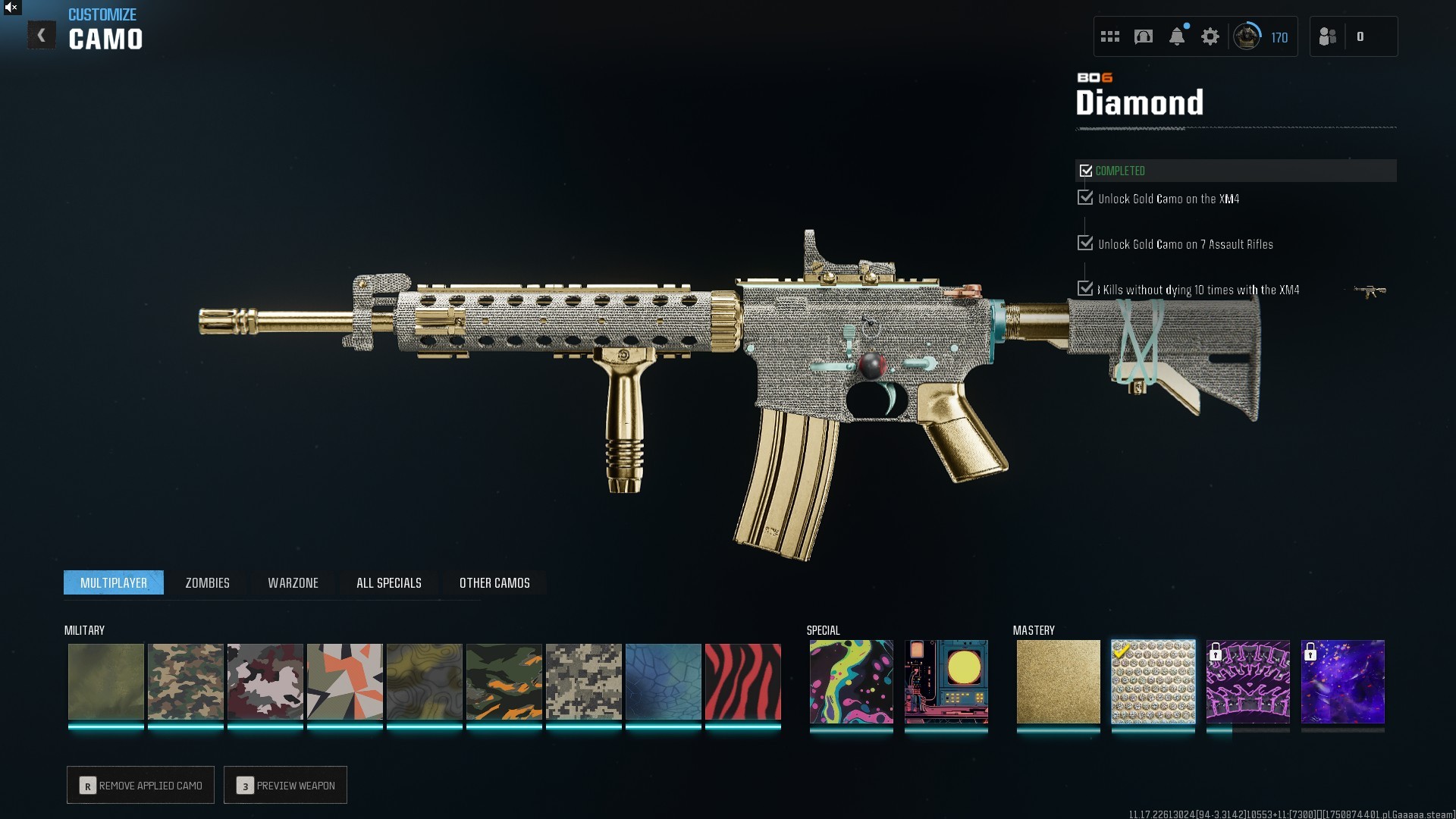Select the locked purple Dark Spine camo

coord(1247,681)
